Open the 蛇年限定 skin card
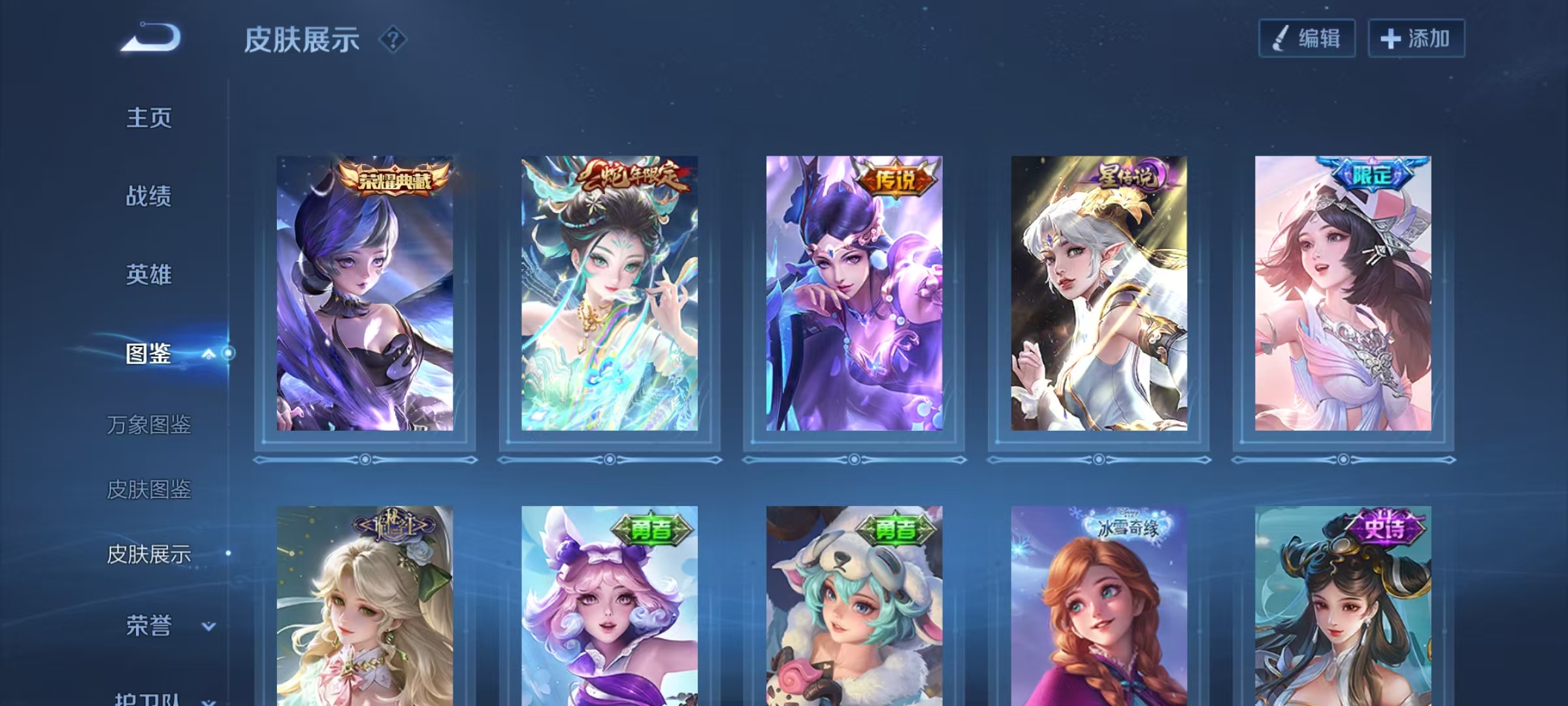 coord(609,294)
